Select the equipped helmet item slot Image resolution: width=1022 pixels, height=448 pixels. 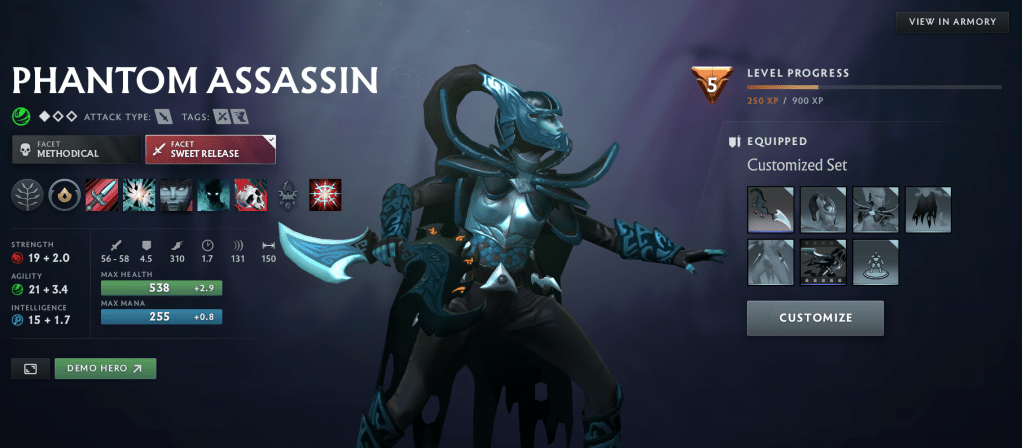coord(823,210)
